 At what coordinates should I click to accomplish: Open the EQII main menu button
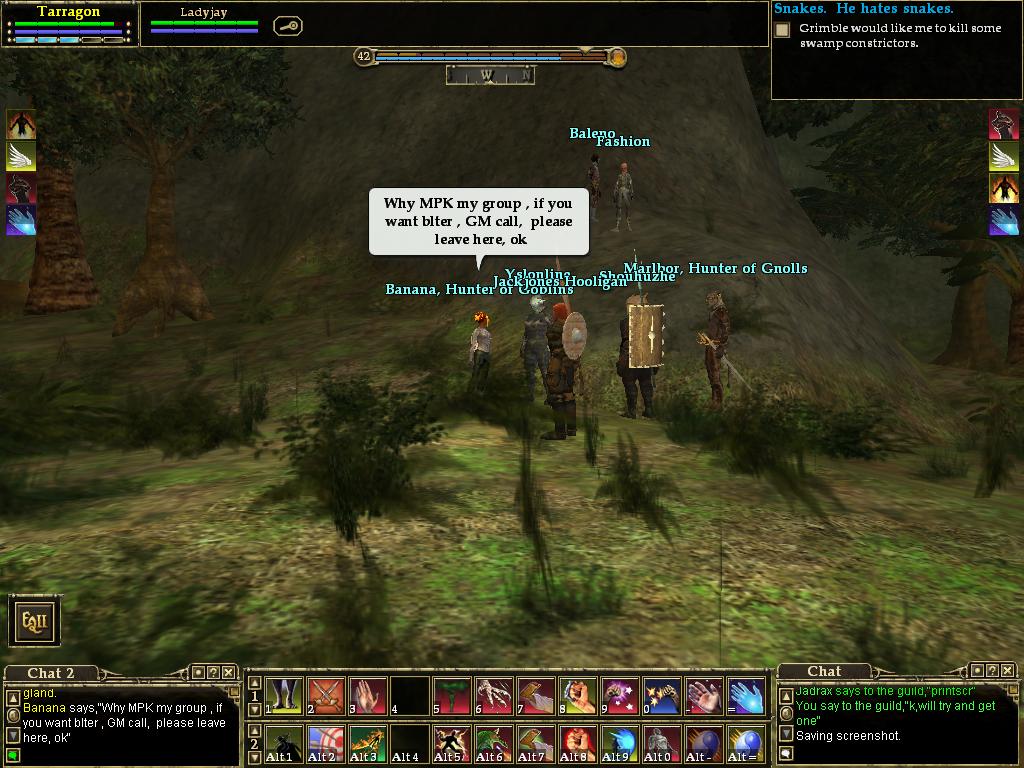35,621
